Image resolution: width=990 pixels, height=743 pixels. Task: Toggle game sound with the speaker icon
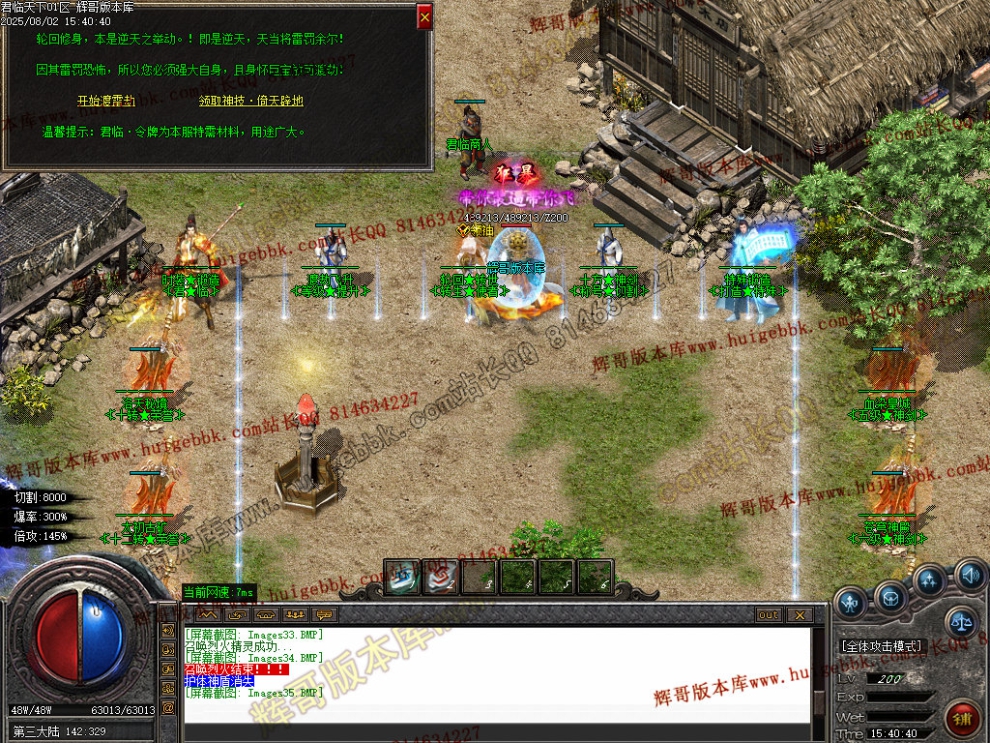tap(968, 575)
